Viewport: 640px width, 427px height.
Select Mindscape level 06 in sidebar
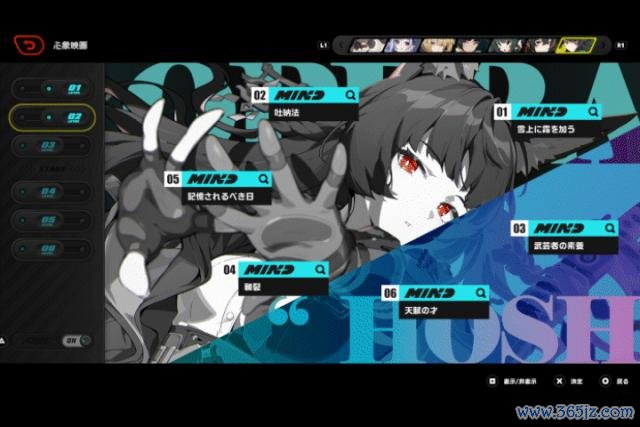(54, 248)
